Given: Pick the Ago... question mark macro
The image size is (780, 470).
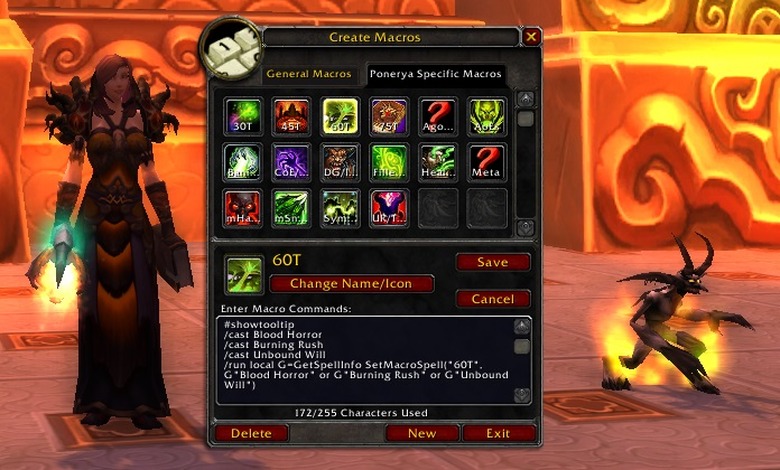Looking at the screenshot, I should coord(437,116).
